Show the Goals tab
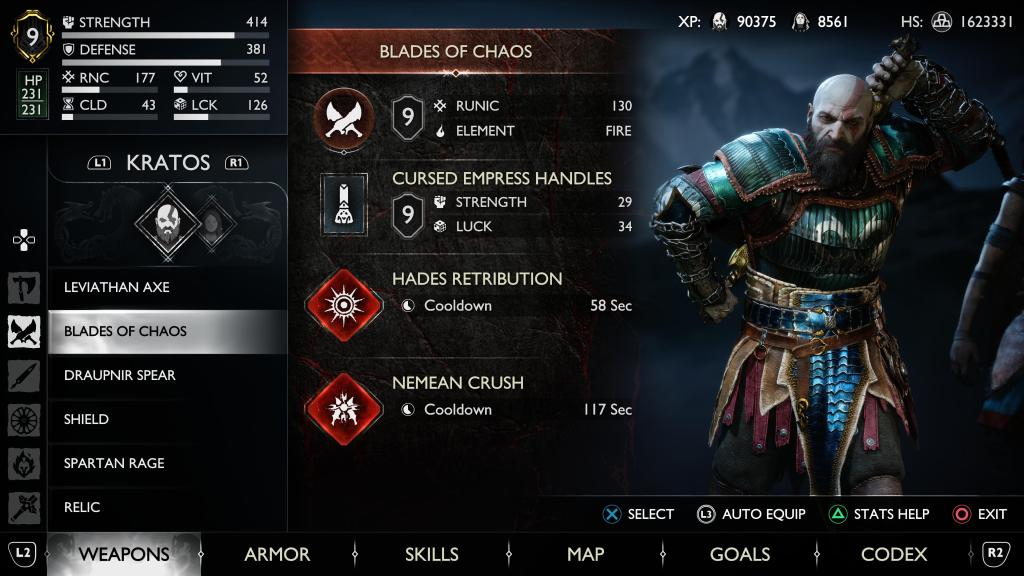This screenshot has width=1024, height=576. 739,554
